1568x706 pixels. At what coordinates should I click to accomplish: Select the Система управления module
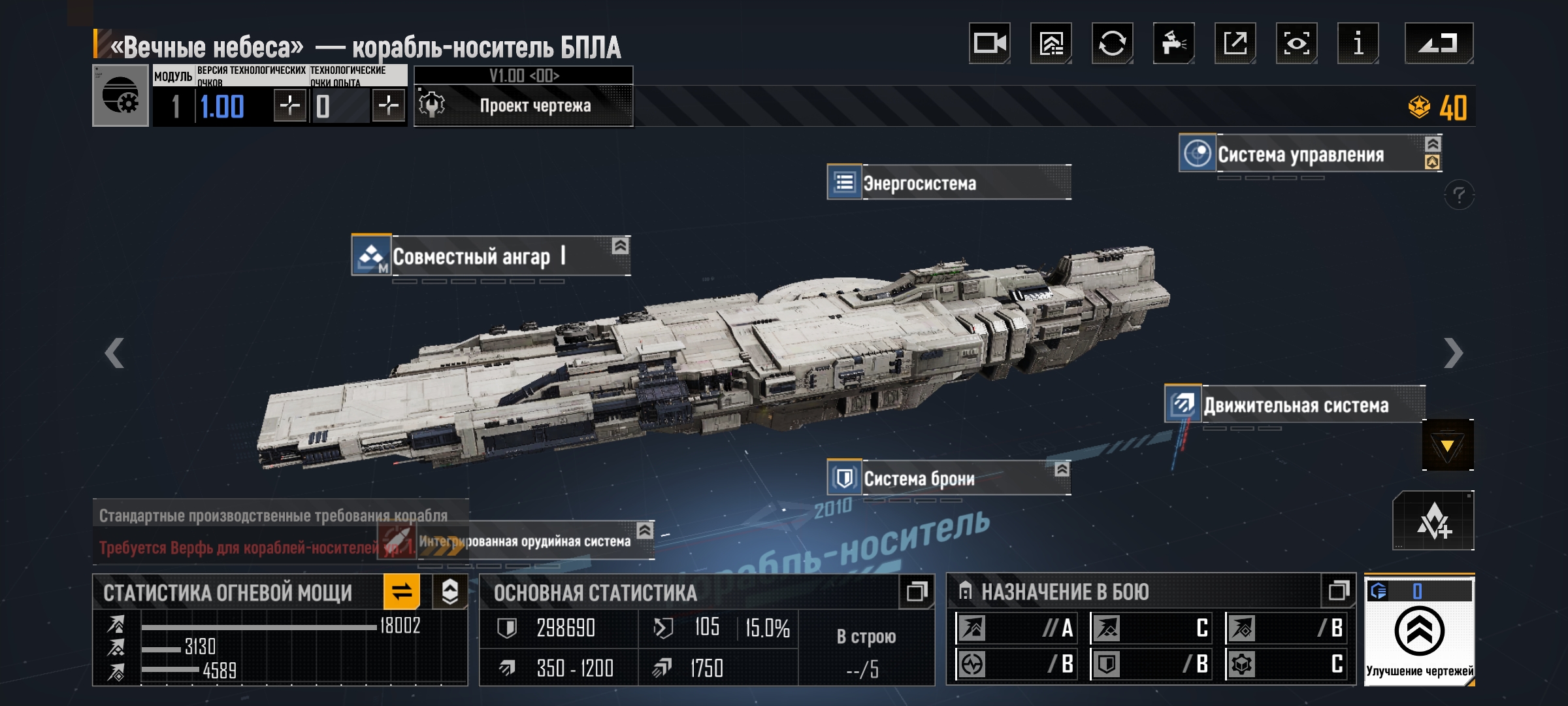pos(1300,154)
